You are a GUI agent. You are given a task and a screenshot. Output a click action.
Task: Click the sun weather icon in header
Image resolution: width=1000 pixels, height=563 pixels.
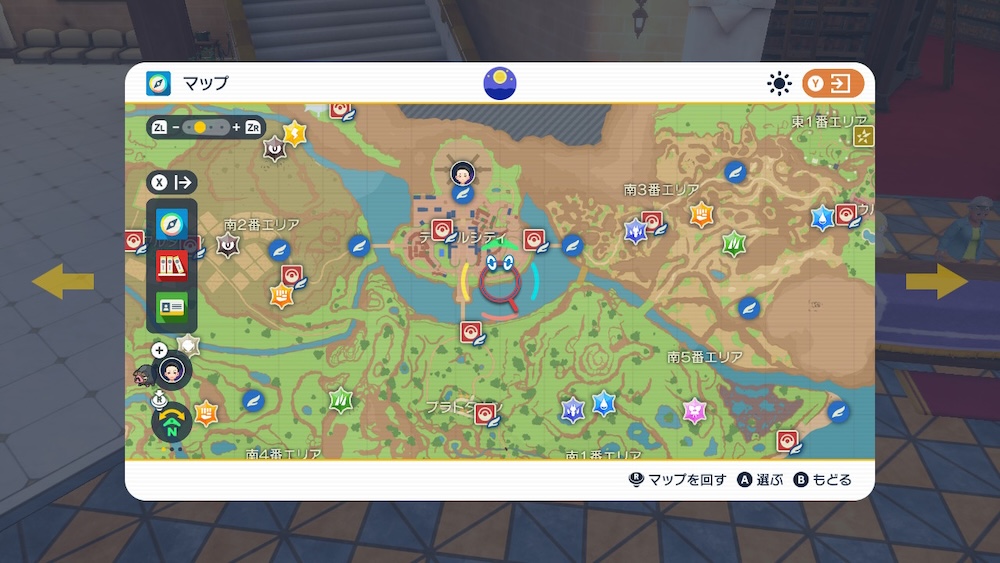(x=779, y=84)
